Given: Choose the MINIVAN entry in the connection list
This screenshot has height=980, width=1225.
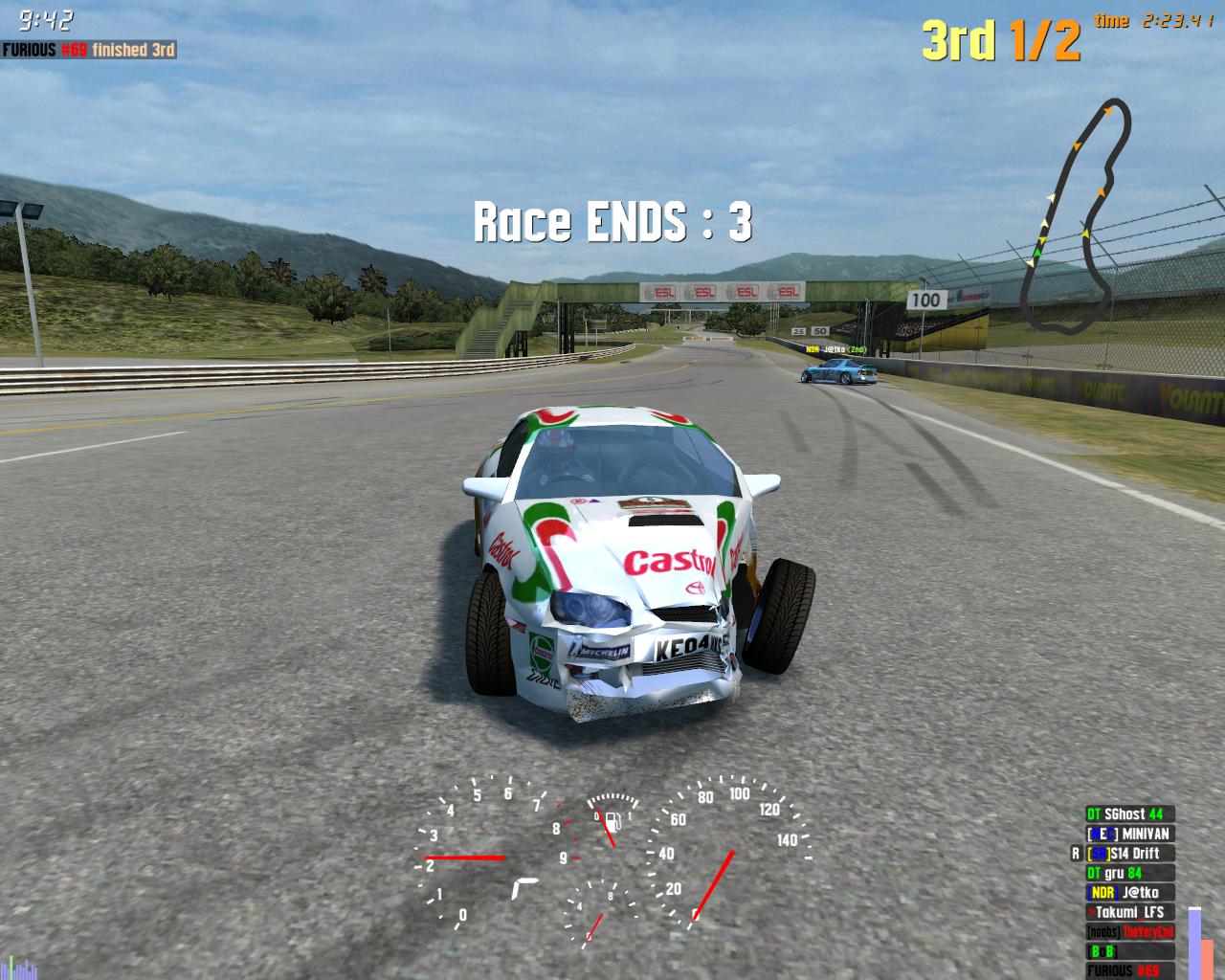Looking at the screenshot, I should point(1128,834).
